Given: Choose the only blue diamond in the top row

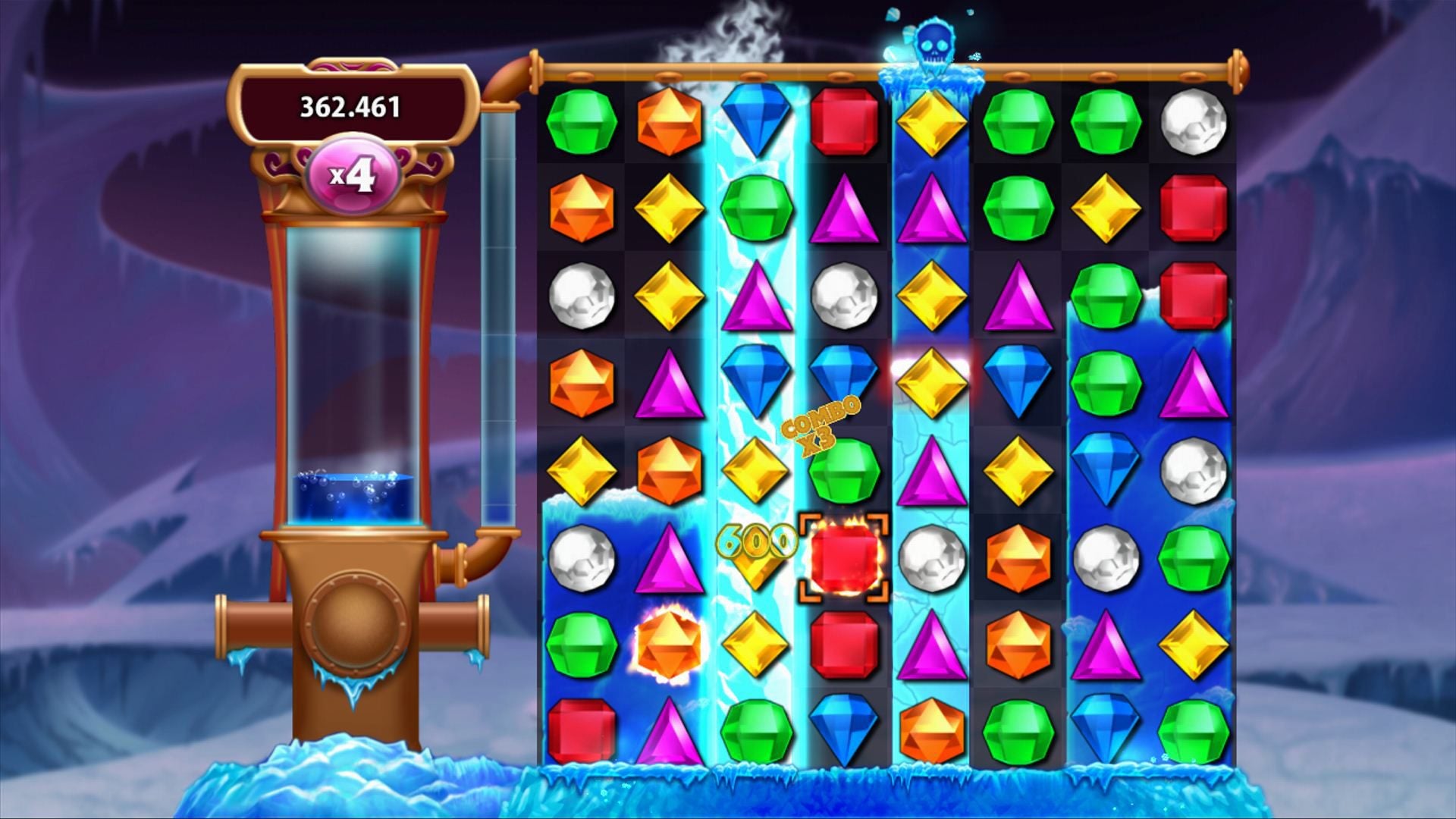Looking at the screenshot, I should point(757,121).
